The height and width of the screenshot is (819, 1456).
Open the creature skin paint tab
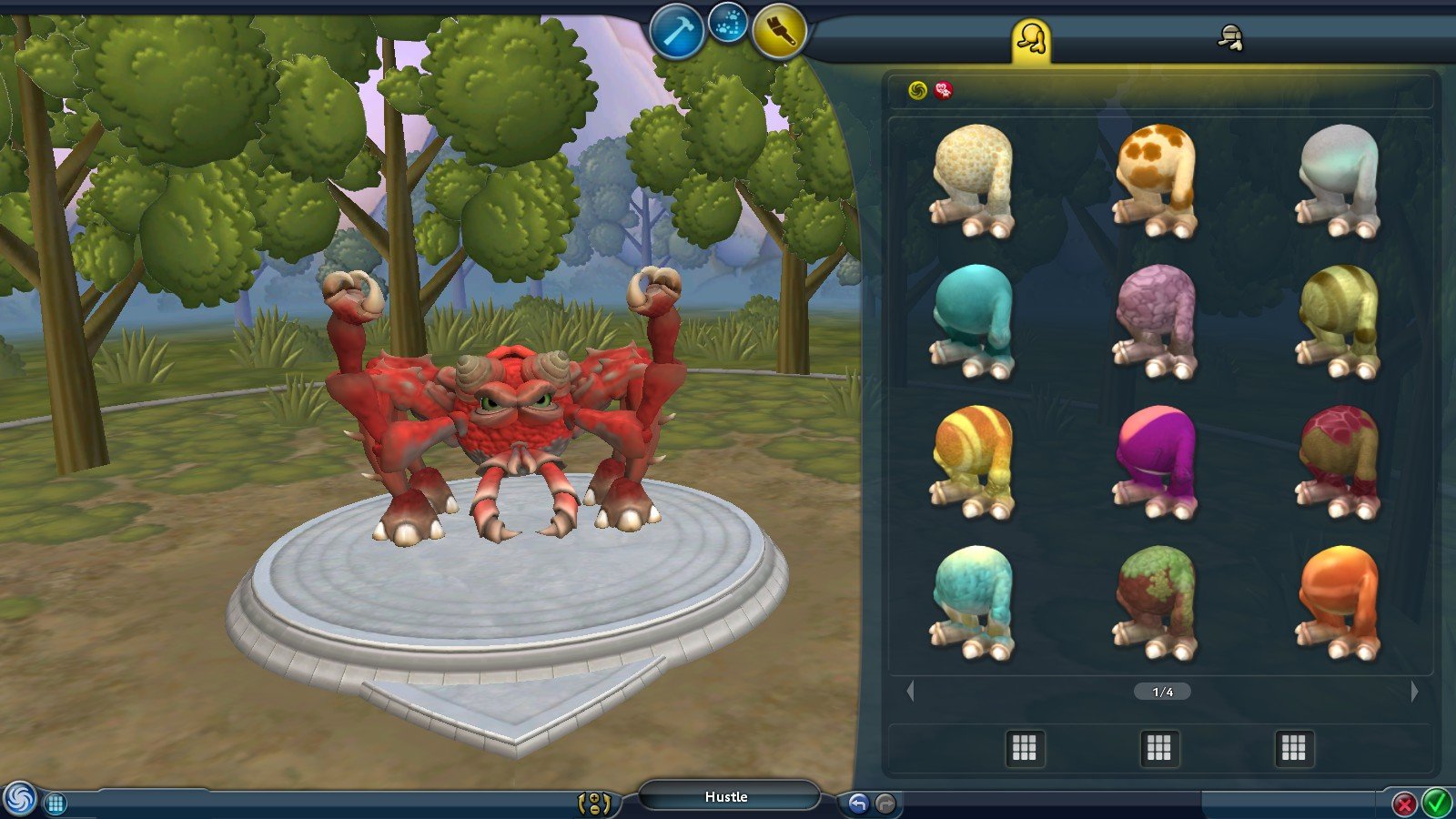pyautogui.click(x=1031, y=40)
